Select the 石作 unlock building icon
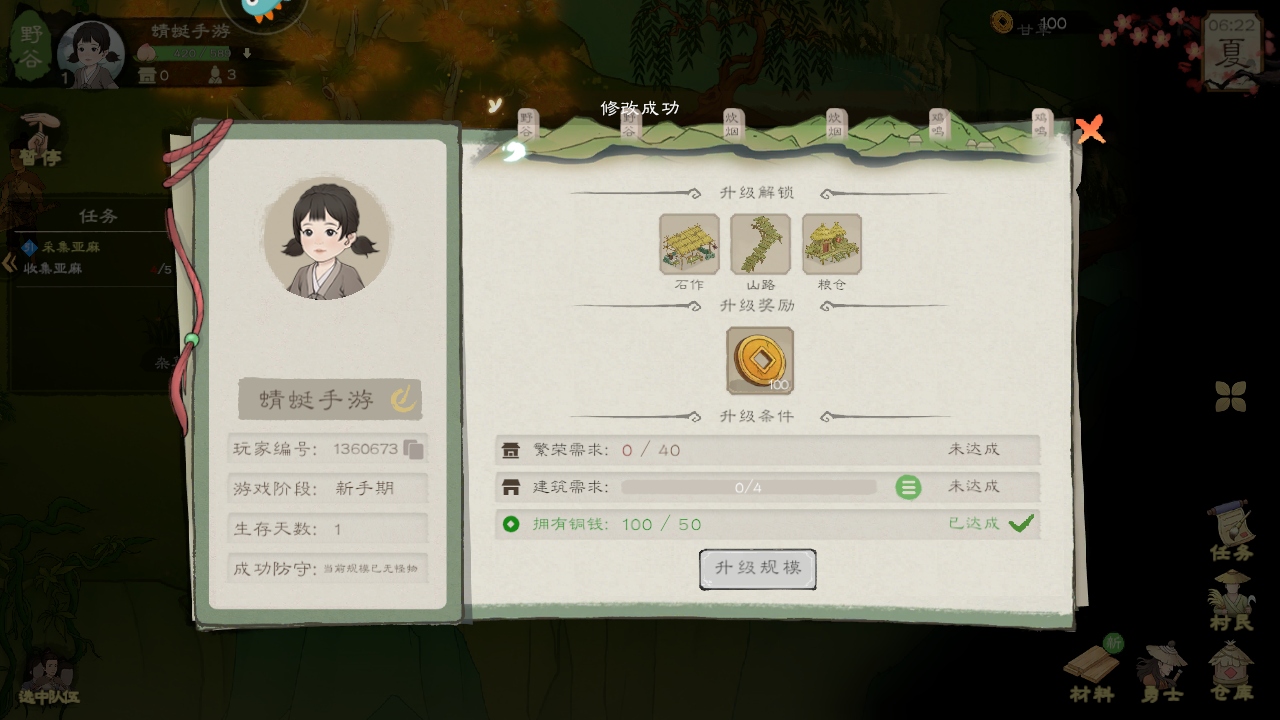 [x=689, y=244]
